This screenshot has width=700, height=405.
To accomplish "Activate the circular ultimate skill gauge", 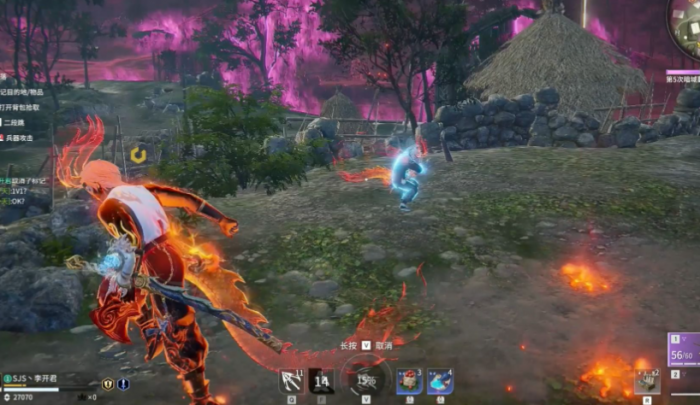I will coord(366,380).
